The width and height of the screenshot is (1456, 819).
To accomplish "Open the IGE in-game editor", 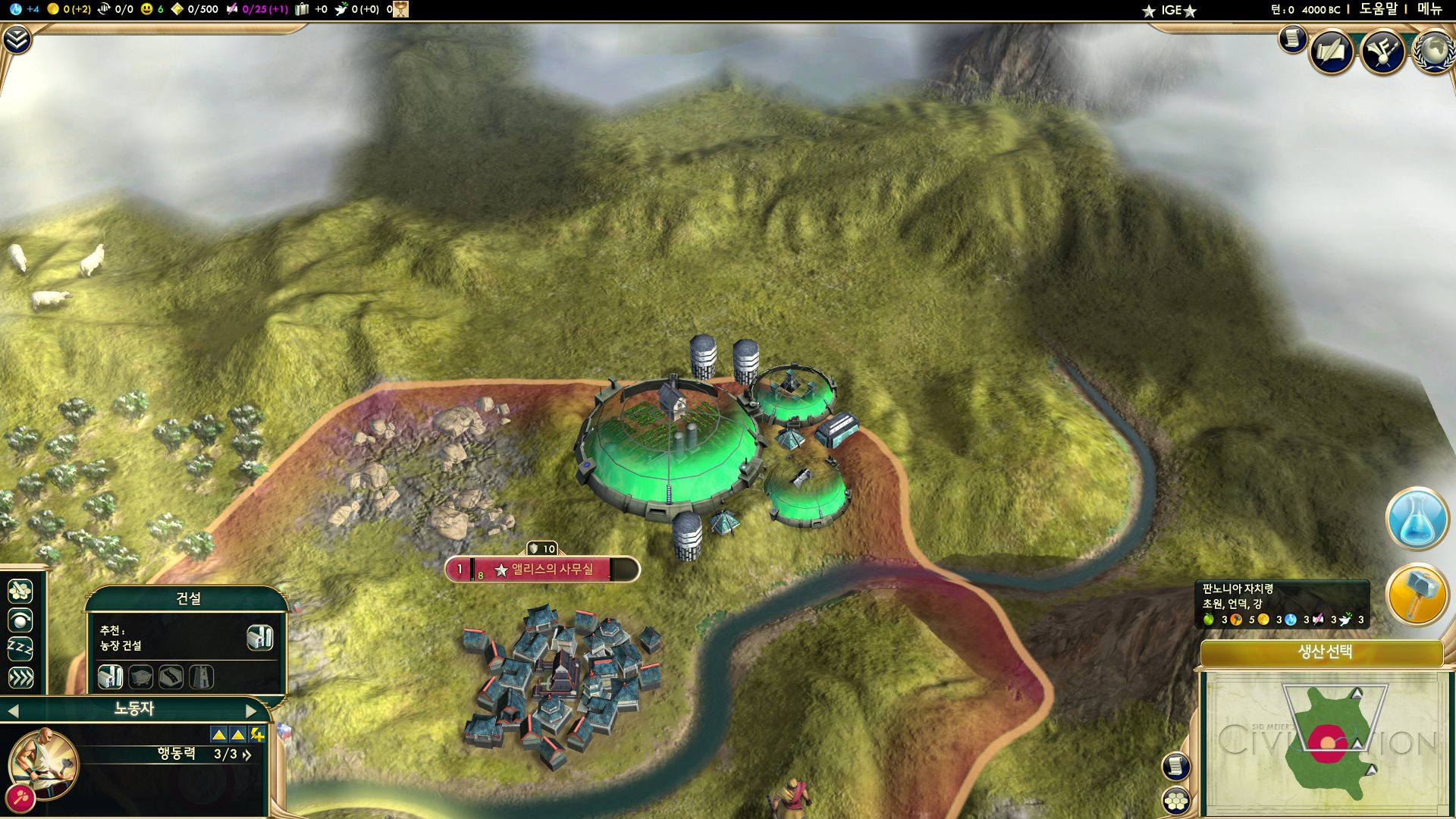I will (x=1171, y=11).
